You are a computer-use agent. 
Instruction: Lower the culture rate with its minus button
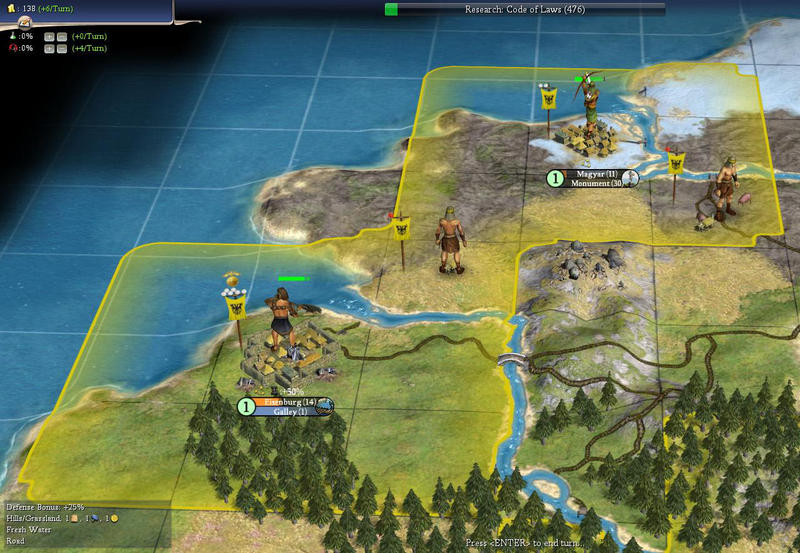point(62,48)
